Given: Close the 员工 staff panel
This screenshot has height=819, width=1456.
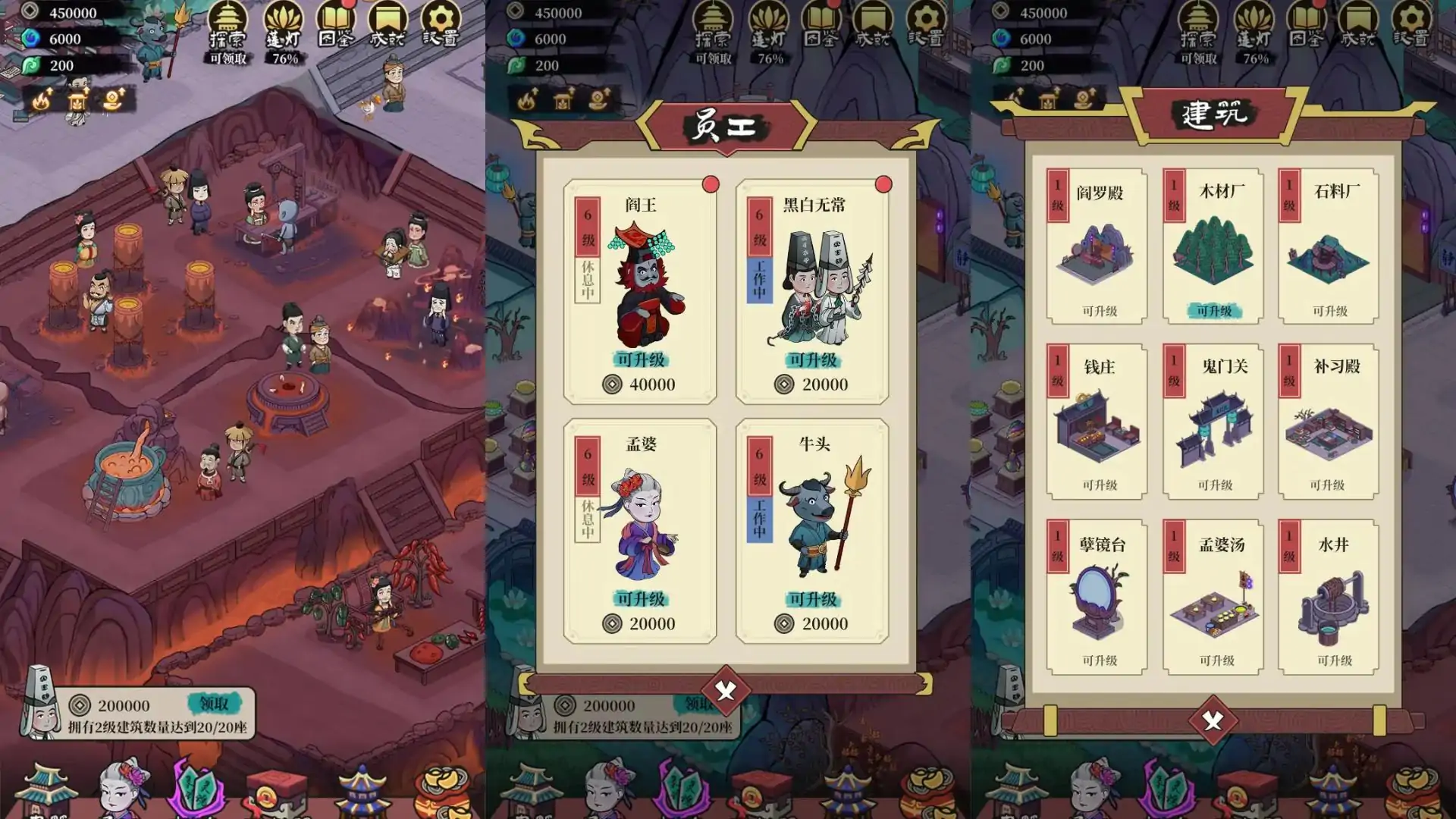Looking at the screenshot, I should [x=726, y=691].
